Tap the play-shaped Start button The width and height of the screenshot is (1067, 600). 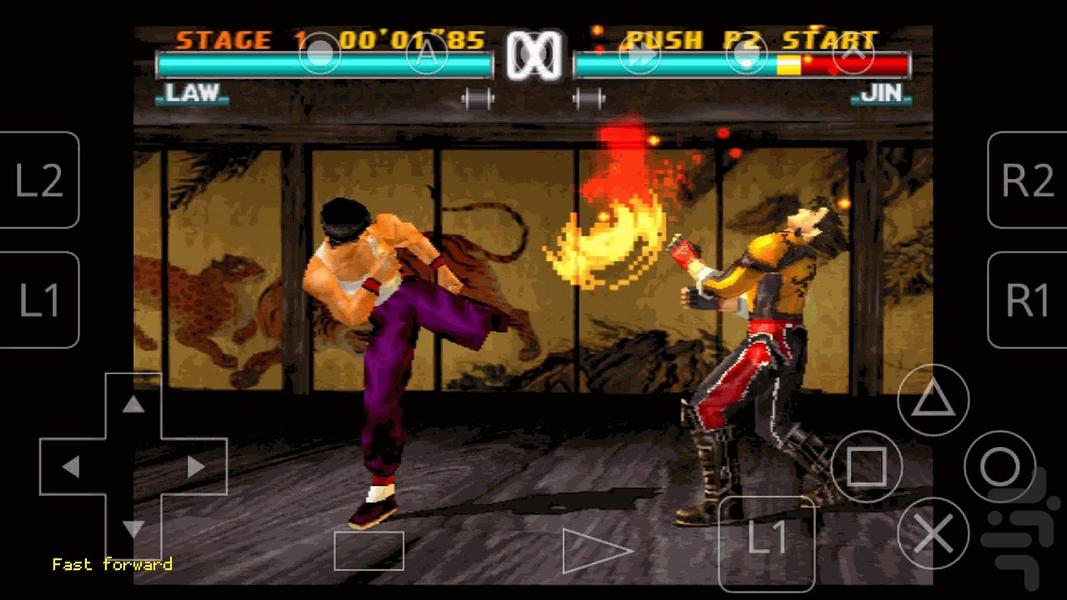595,551
